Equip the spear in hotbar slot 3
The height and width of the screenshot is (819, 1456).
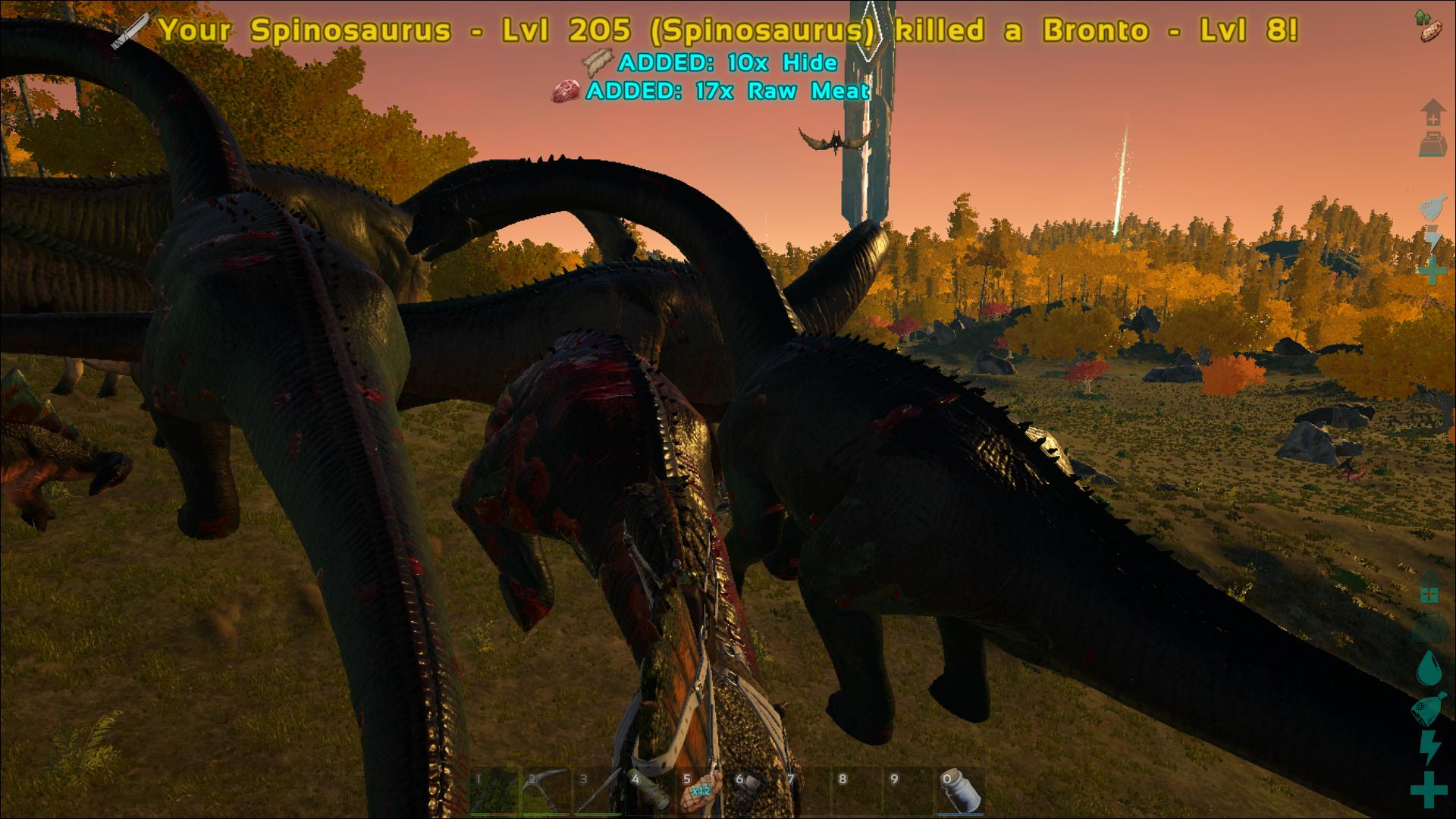pyautogui.click(x=598, y=791)
